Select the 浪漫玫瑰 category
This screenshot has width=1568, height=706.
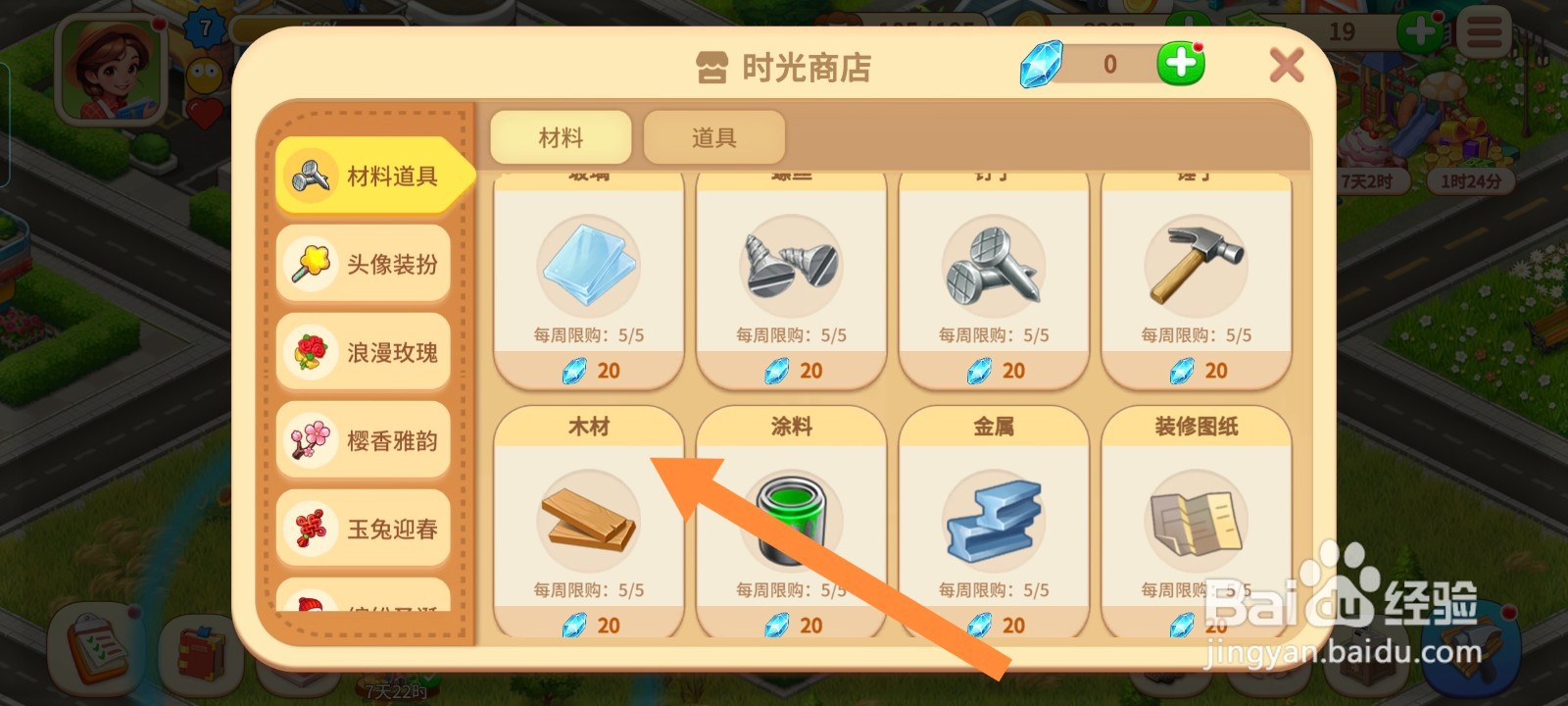(x=363, y=351)
